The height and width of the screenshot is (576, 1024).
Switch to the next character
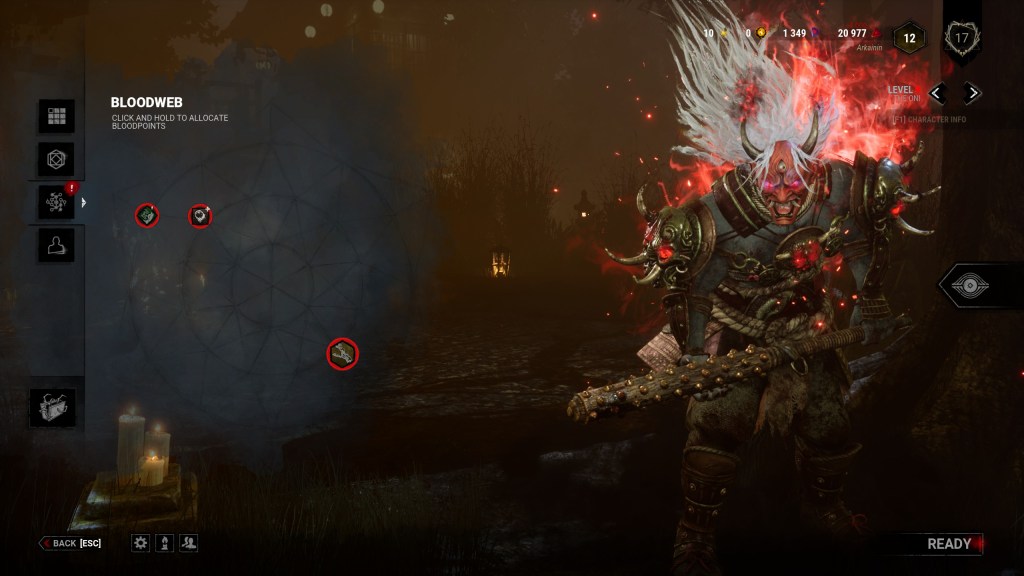[x=971, y=94]
